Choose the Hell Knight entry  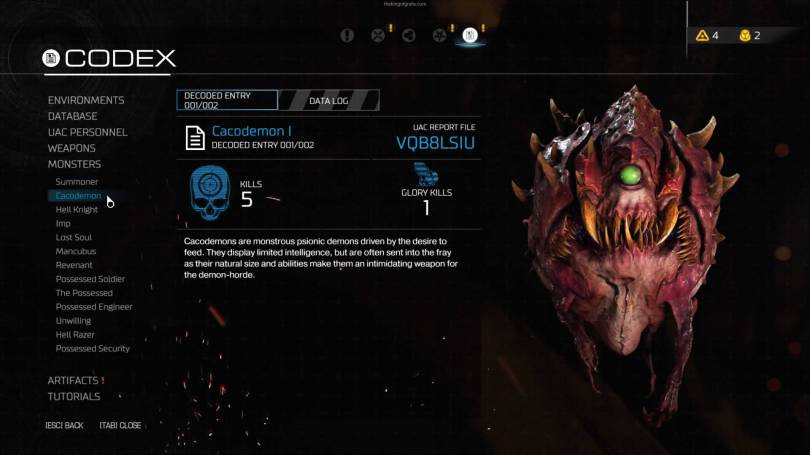pos(77,210)
